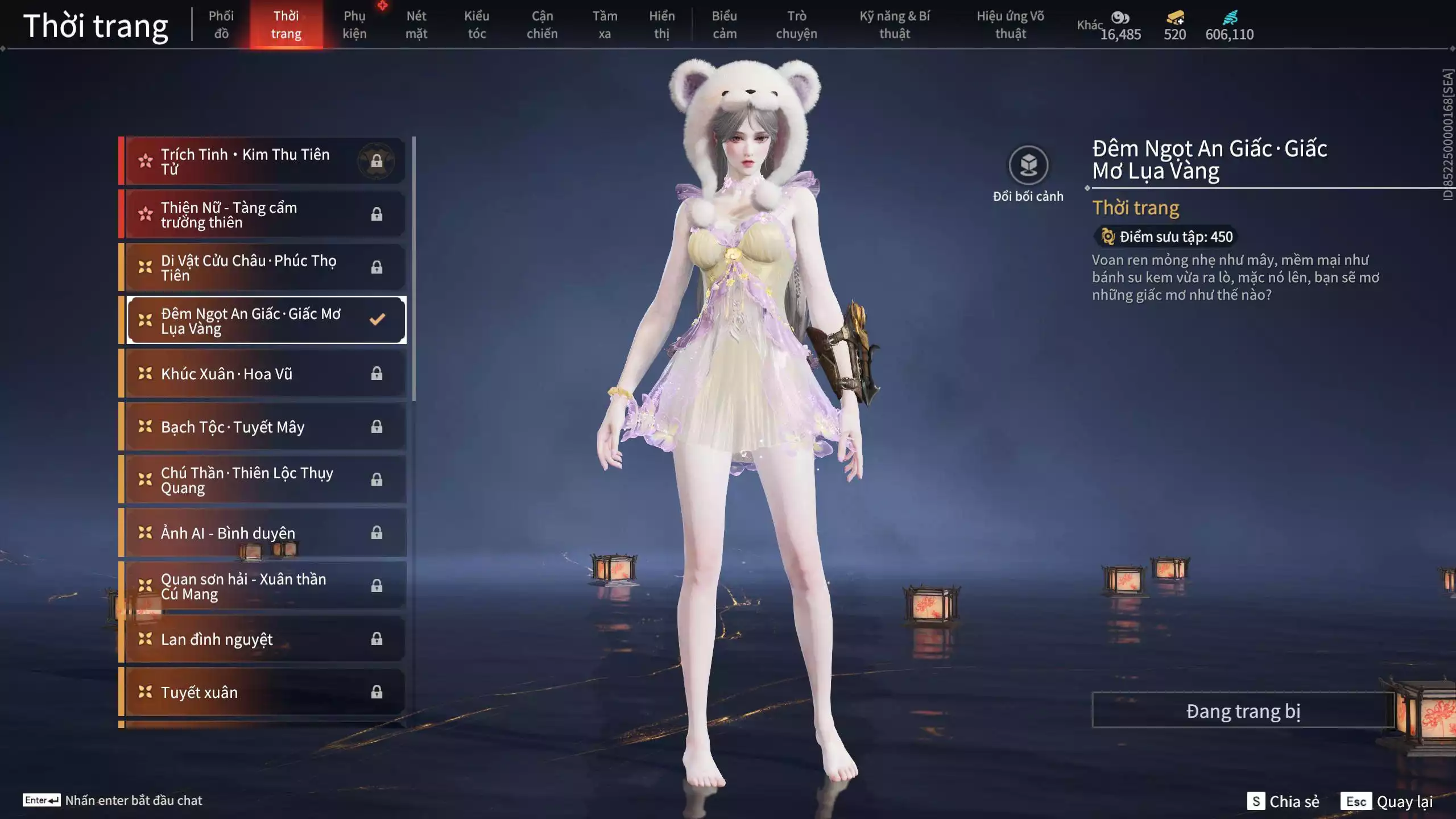The image size is (1456, 819).
Task: Select the Kỹ năng & Bí thuật tab
Action: [x=895, y=24]
